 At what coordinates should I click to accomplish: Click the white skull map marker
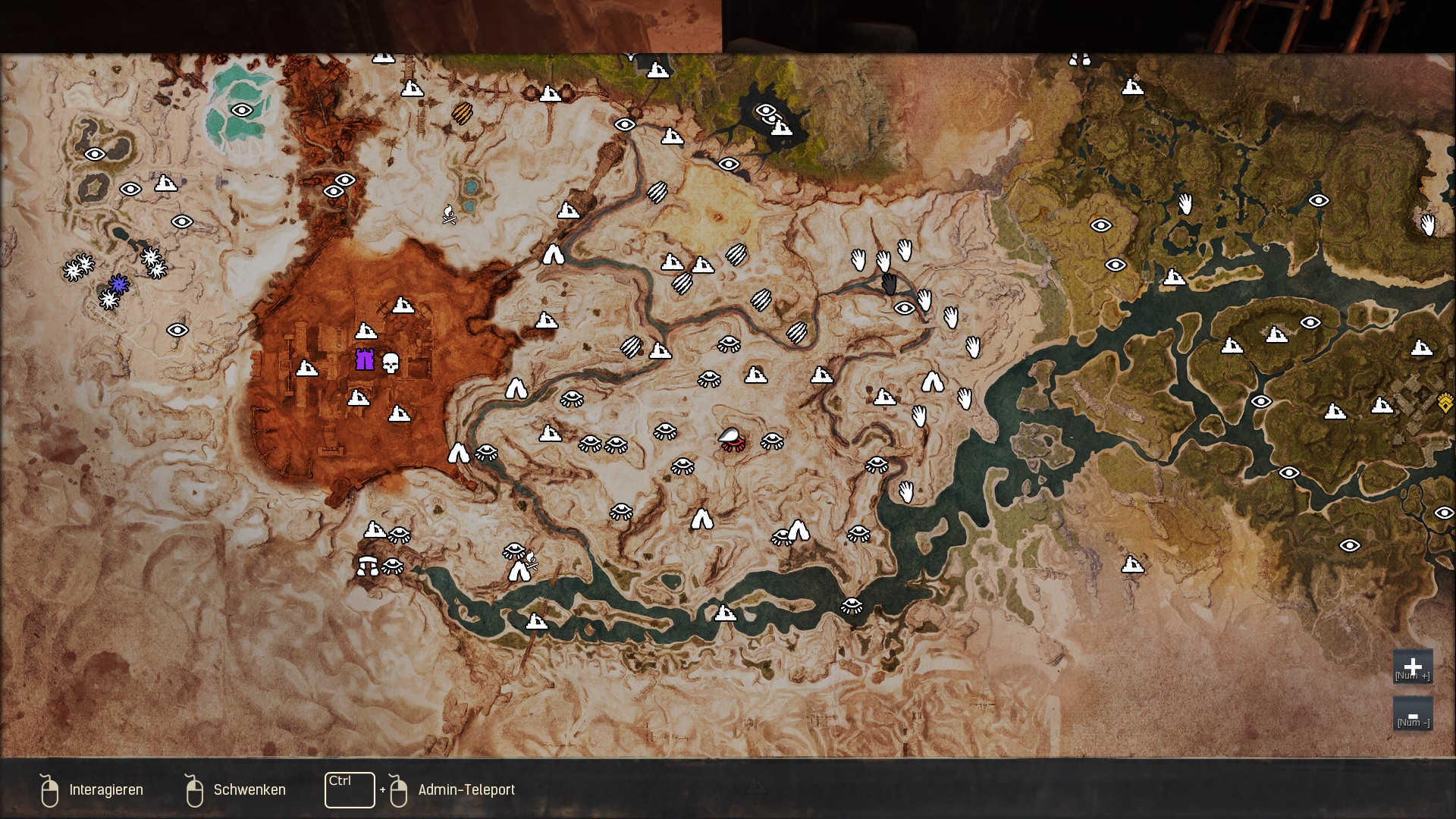(391, 363)
